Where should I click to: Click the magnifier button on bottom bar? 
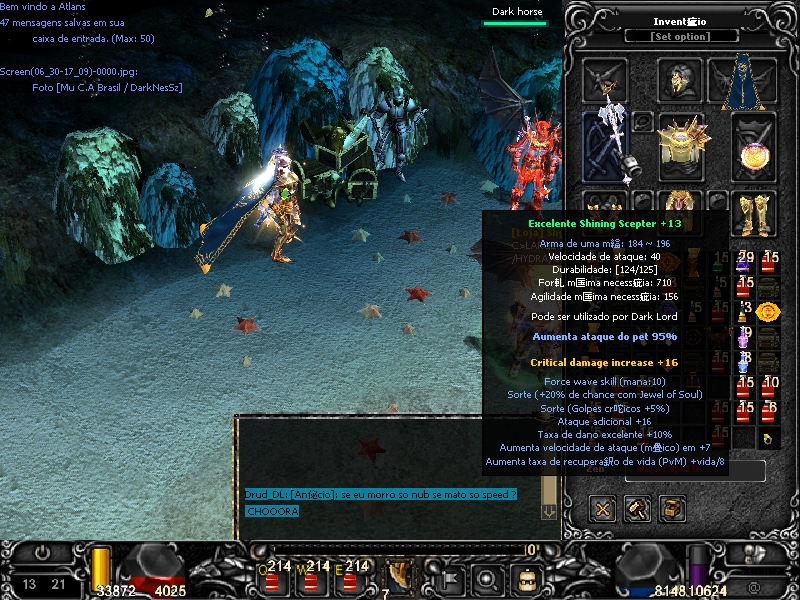tap(487, 578)
